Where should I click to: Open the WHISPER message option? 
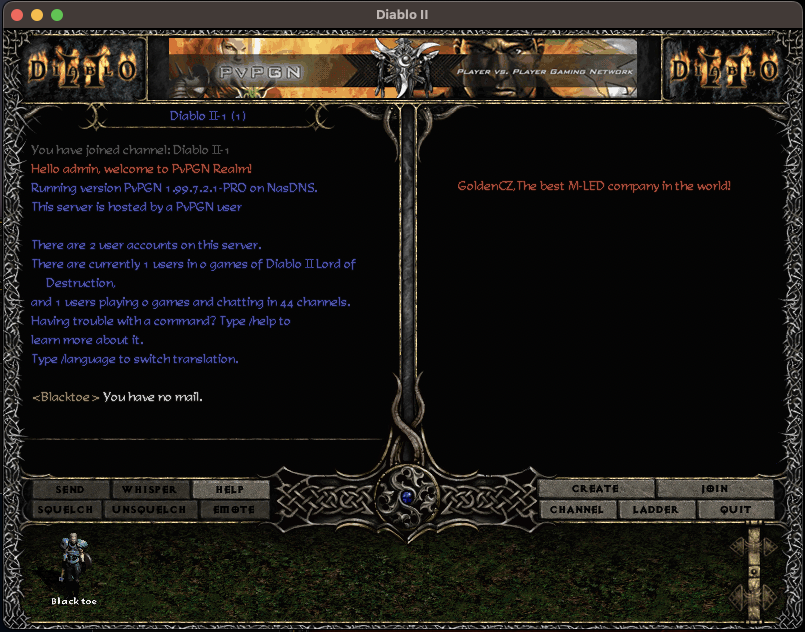[149, 490]
